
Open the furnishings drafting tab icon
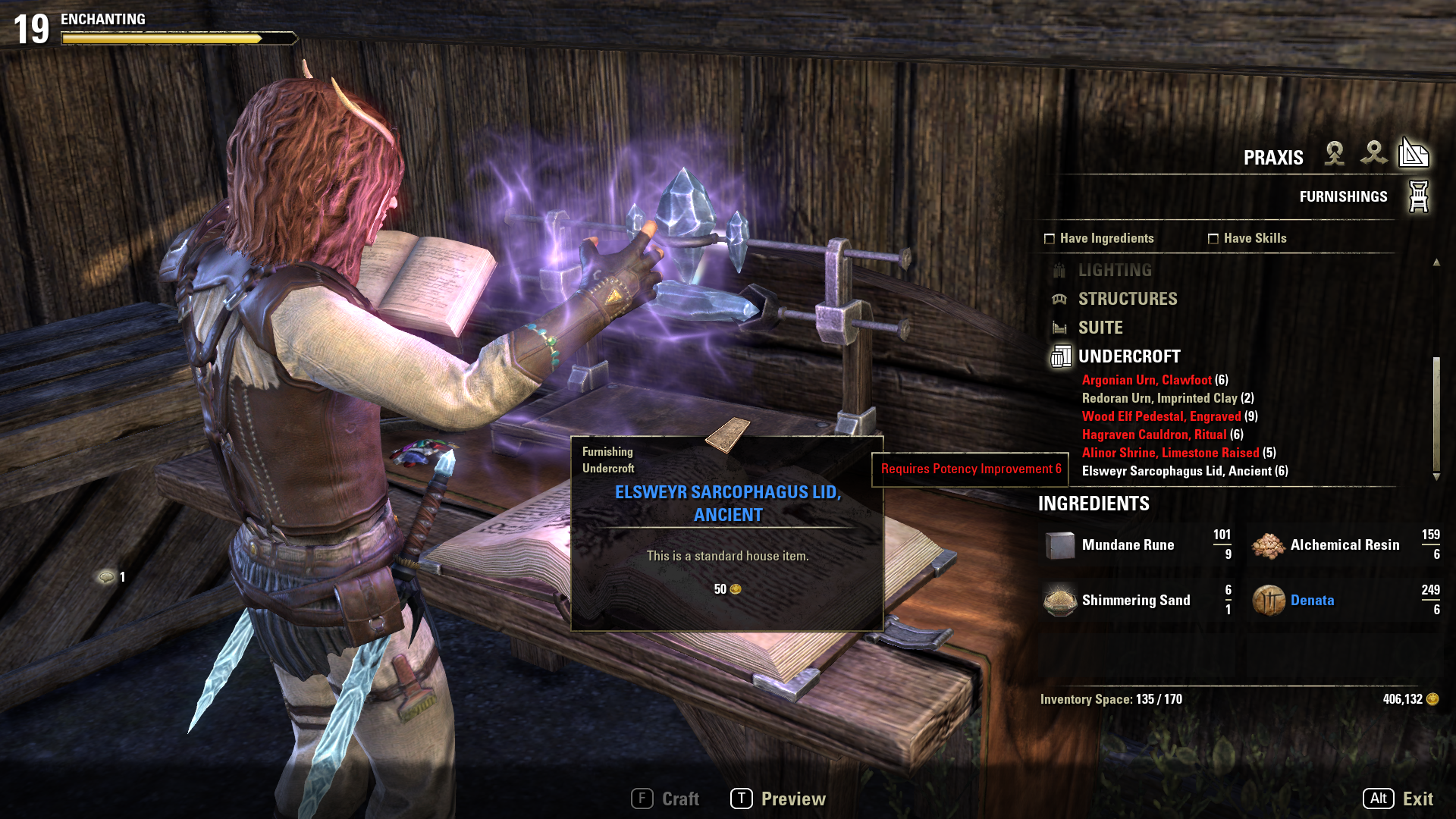(x=1414, y=154)
